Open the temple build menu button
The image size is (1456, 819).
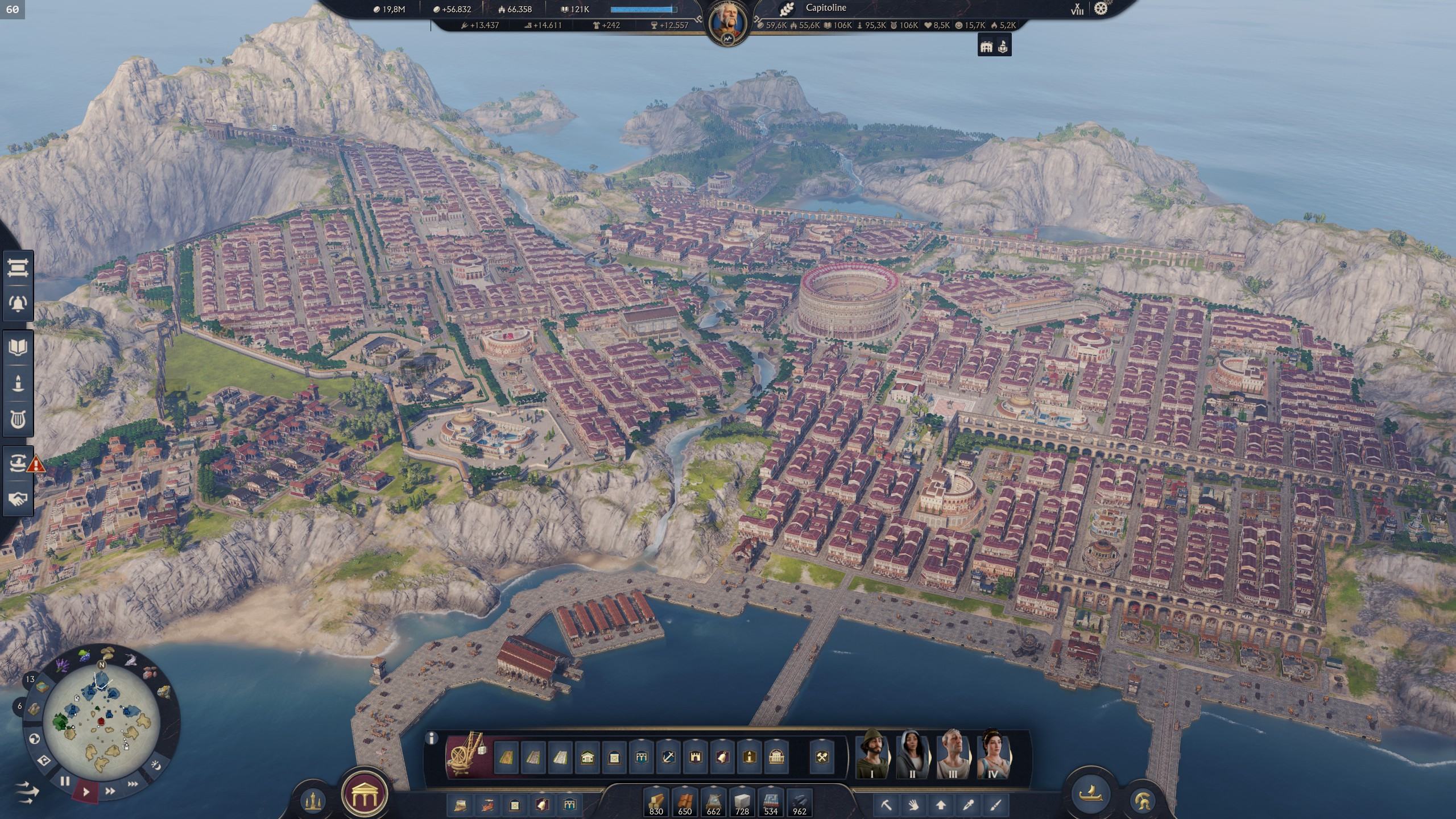tap(364, 795)
